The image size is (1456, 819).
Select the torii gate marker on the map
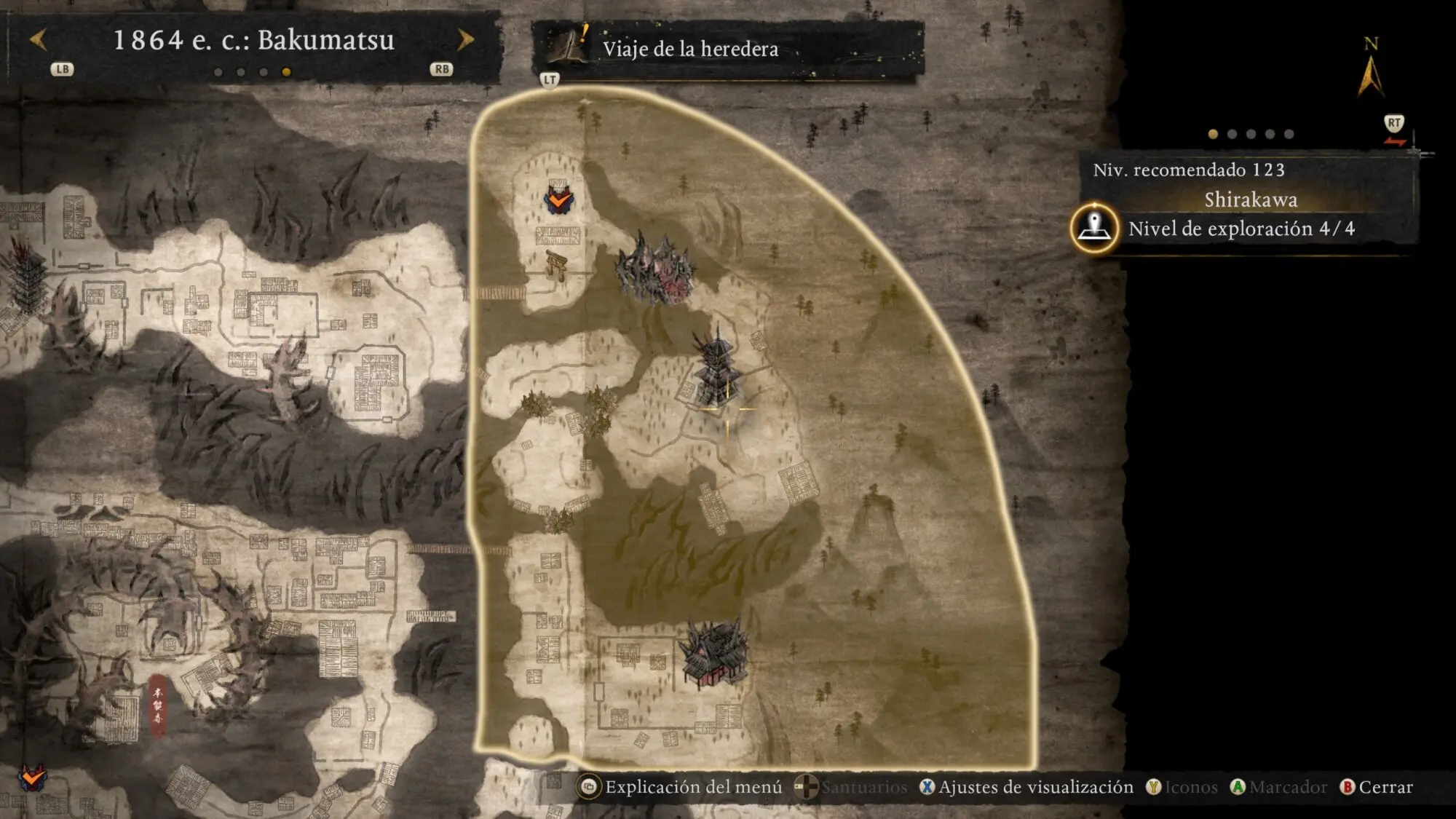(557, 264)
